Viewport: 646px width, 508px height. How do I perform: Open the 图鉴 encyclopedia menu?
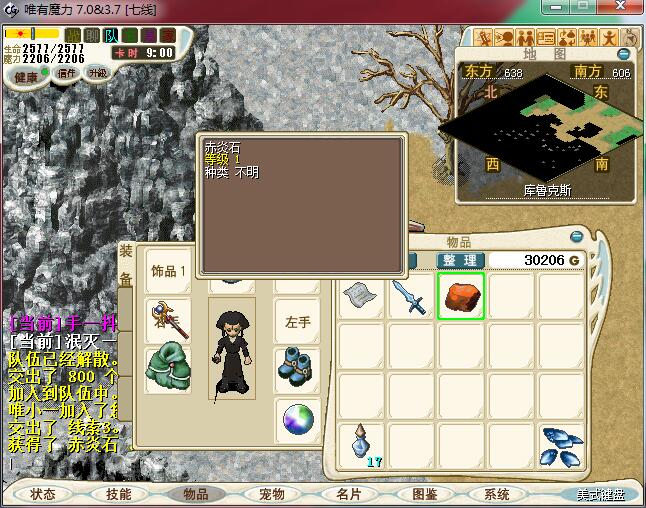[424, 494]
